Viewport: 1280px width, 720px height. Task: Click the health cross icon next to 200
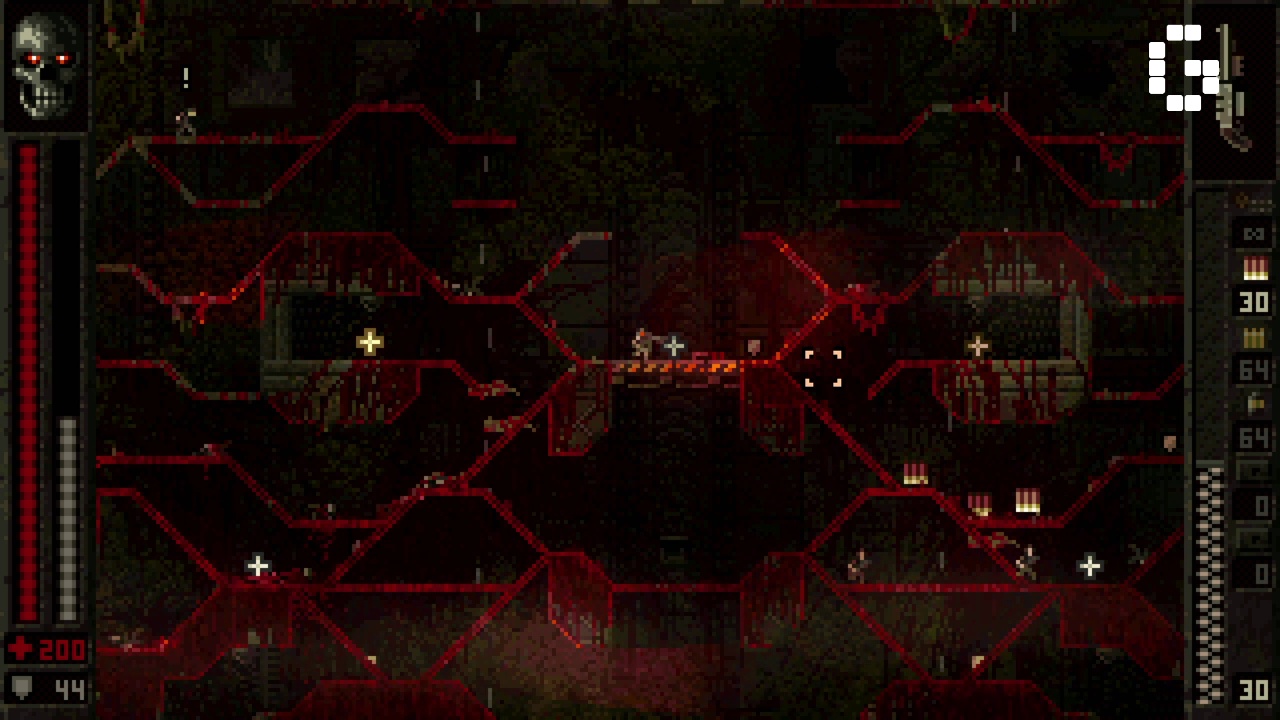point(22,650)
